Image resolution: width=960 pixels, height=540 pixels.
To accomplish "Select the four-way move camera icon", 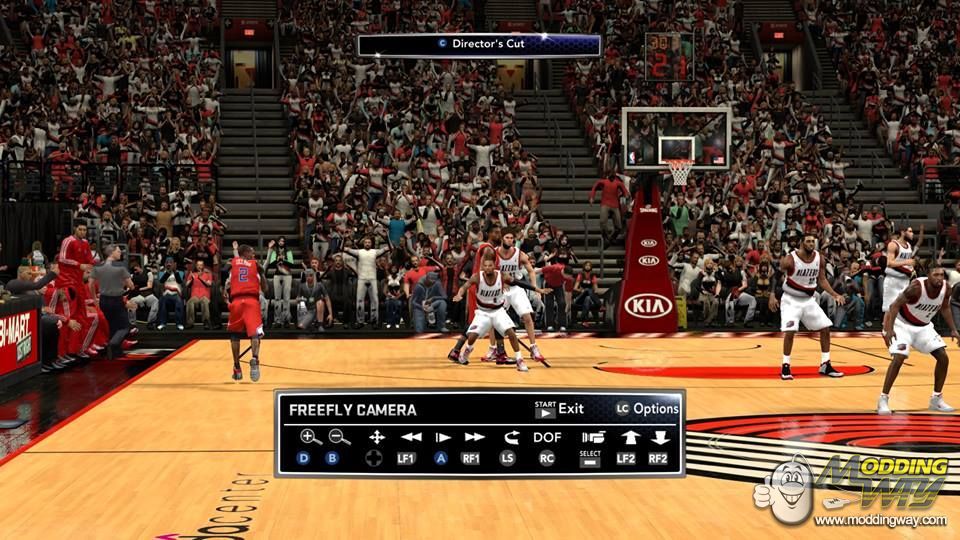I will (376, 437).
